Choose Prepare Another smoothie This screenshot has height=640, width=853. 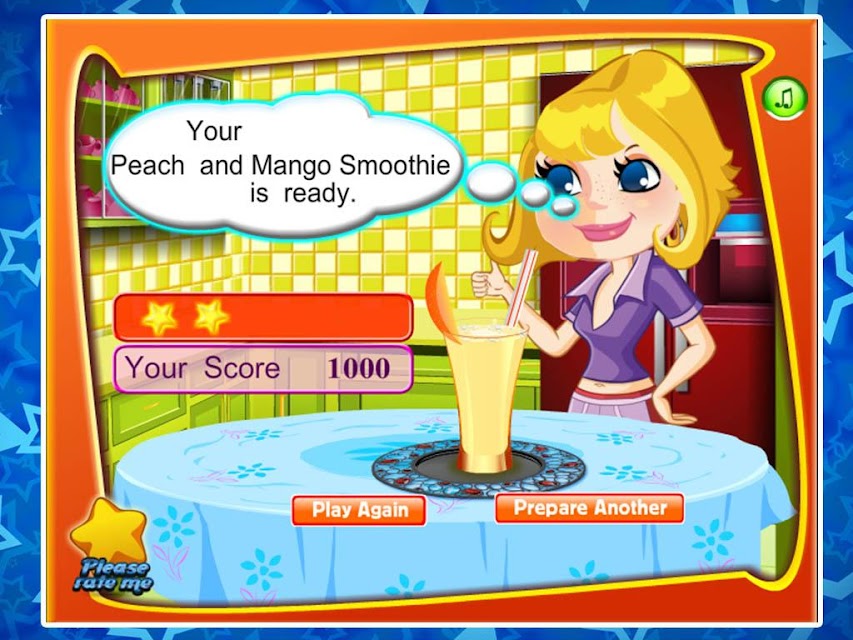tap(589, 507)
